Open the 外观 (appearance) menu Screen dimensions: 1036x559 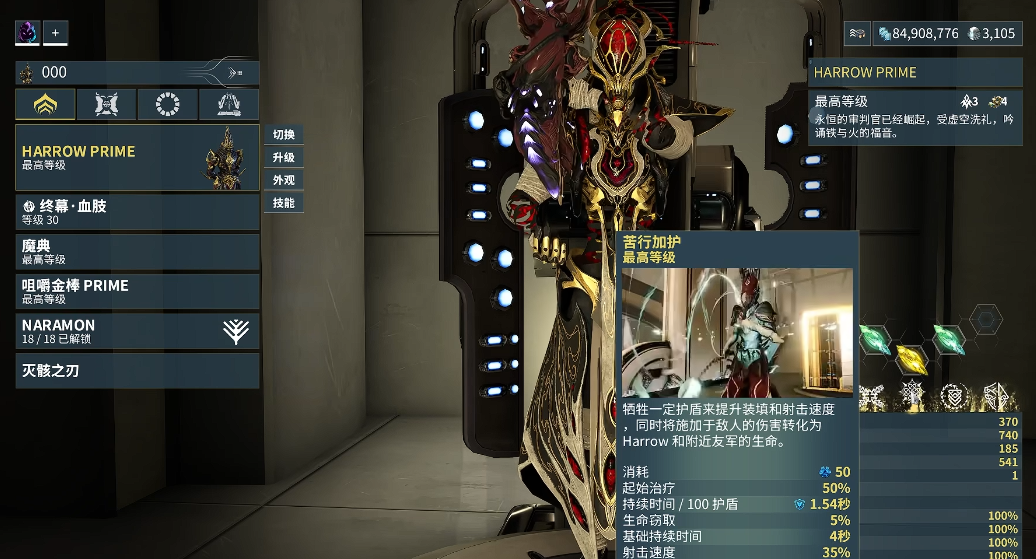284,180
